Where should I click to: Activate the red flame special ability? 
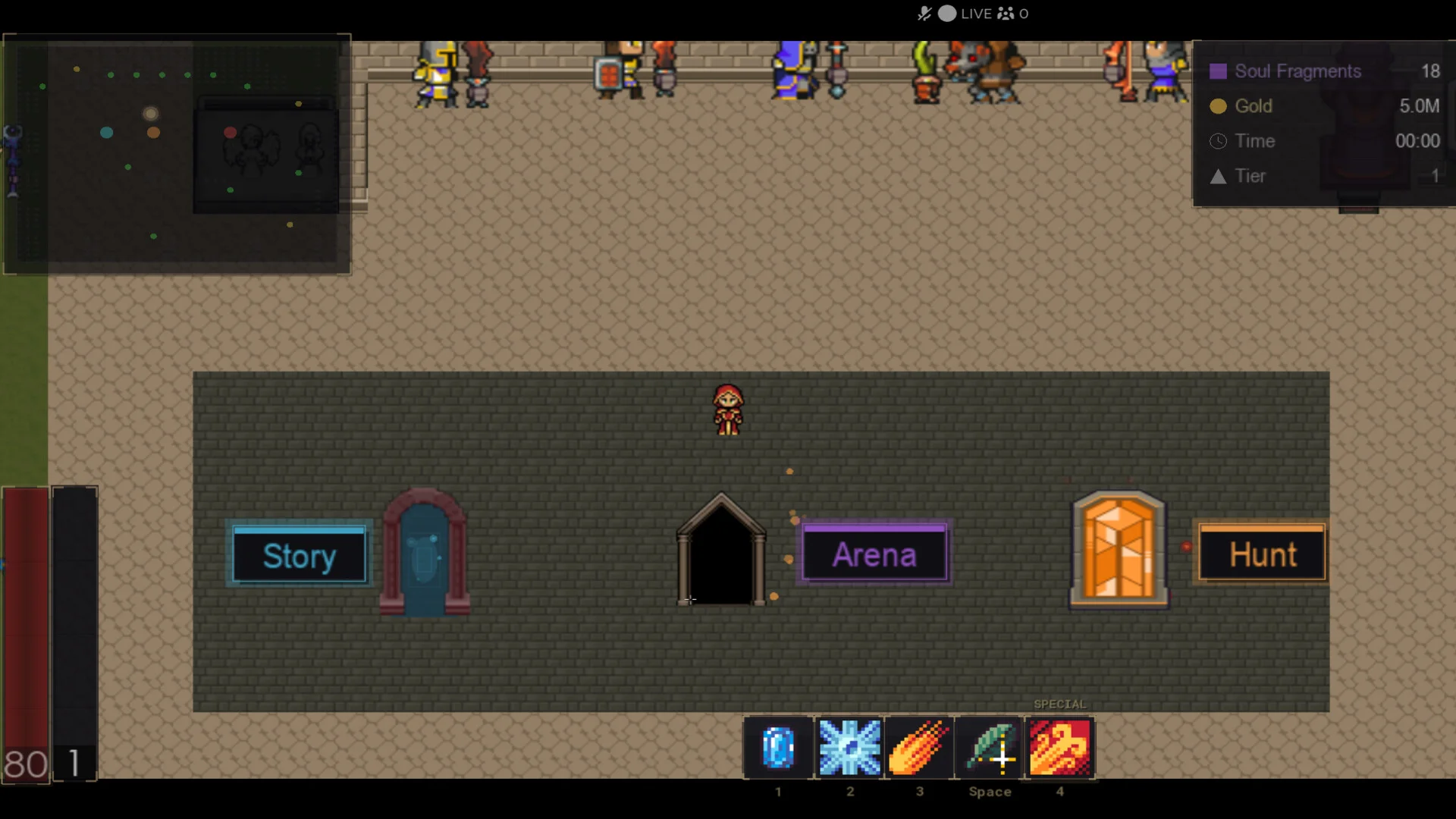(1060, 748)
